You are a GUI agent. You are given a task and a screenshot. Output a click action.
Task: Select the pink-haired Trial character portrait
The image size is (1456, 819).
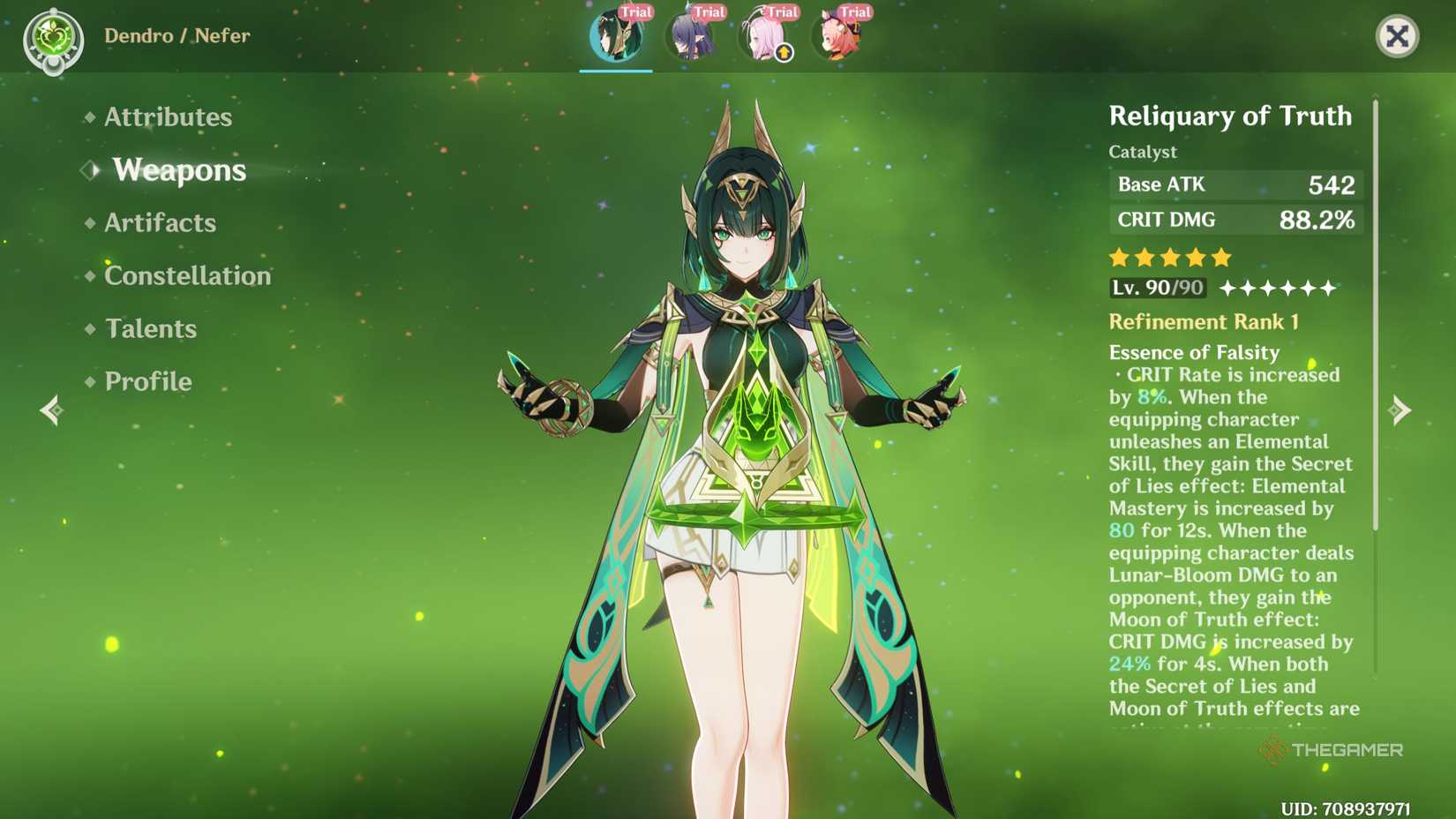pyautogui.click(x=762, y=34)
